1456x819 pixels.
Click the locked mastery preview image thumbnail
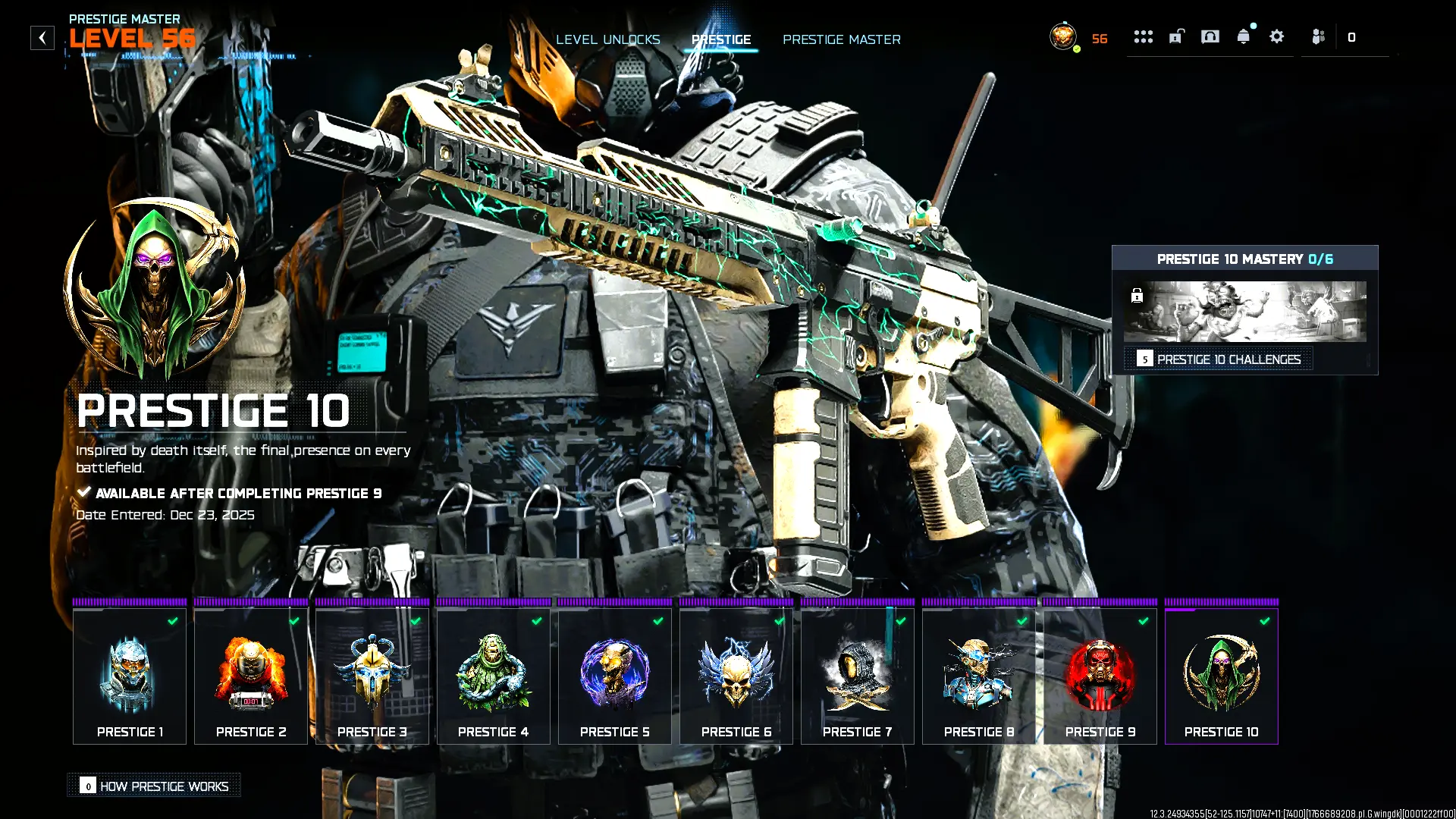[1246, 312]
